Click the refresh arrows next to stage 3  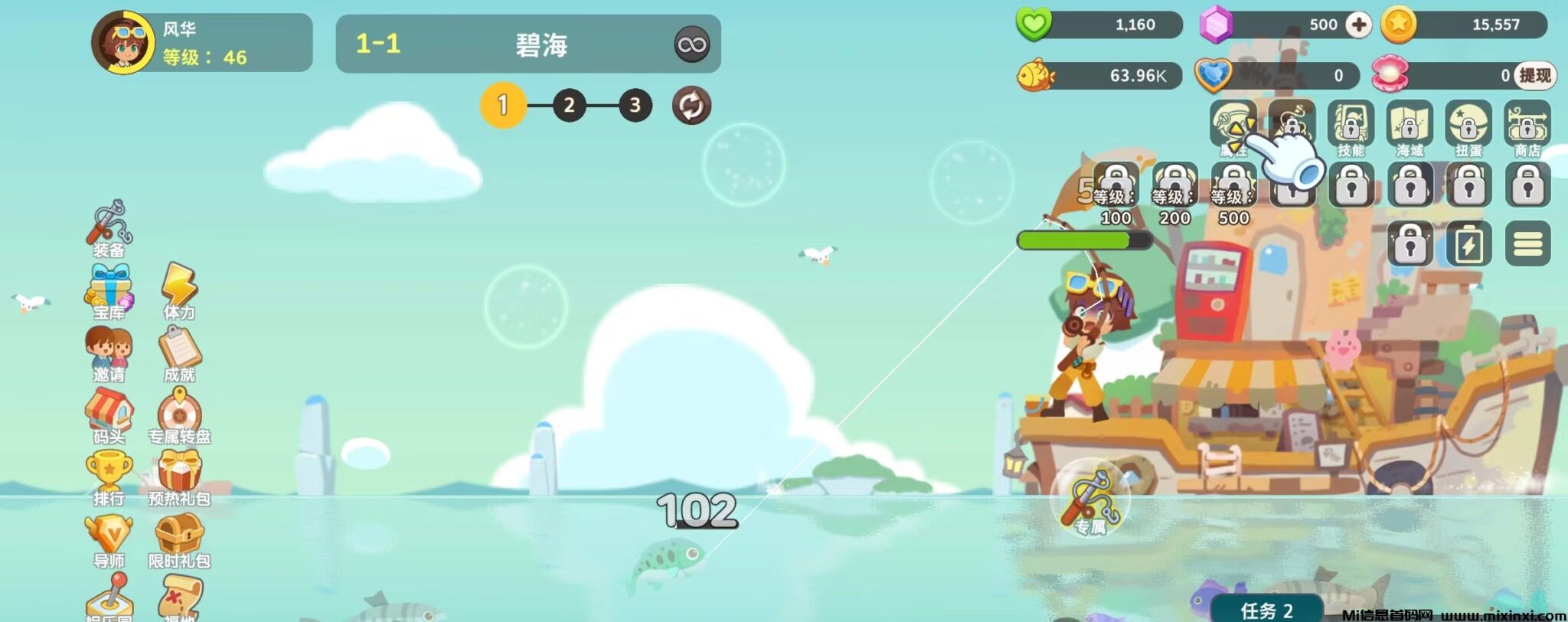[x=691, y=106]
